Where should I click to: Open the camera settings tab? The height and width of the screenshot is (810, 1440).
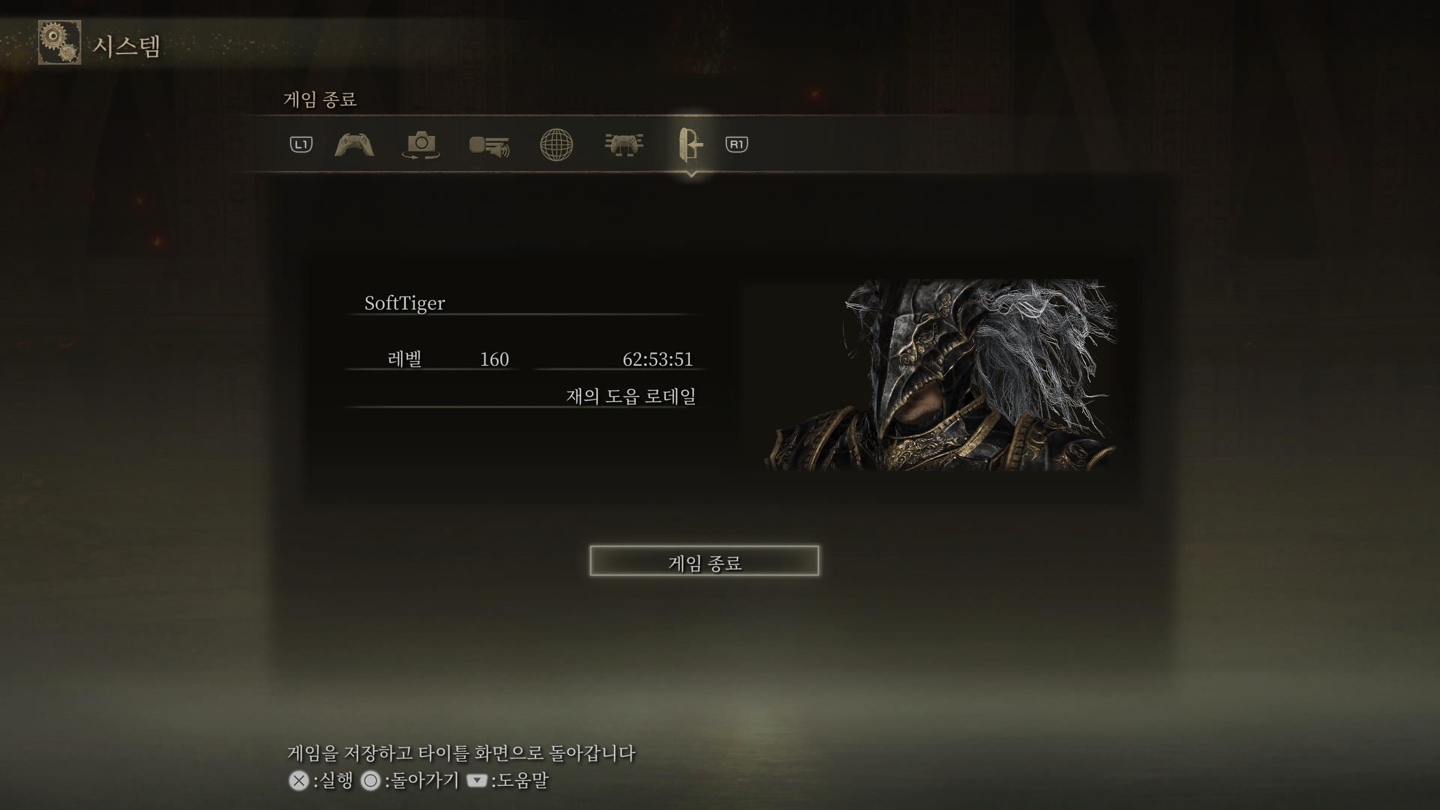click(421, 145)
